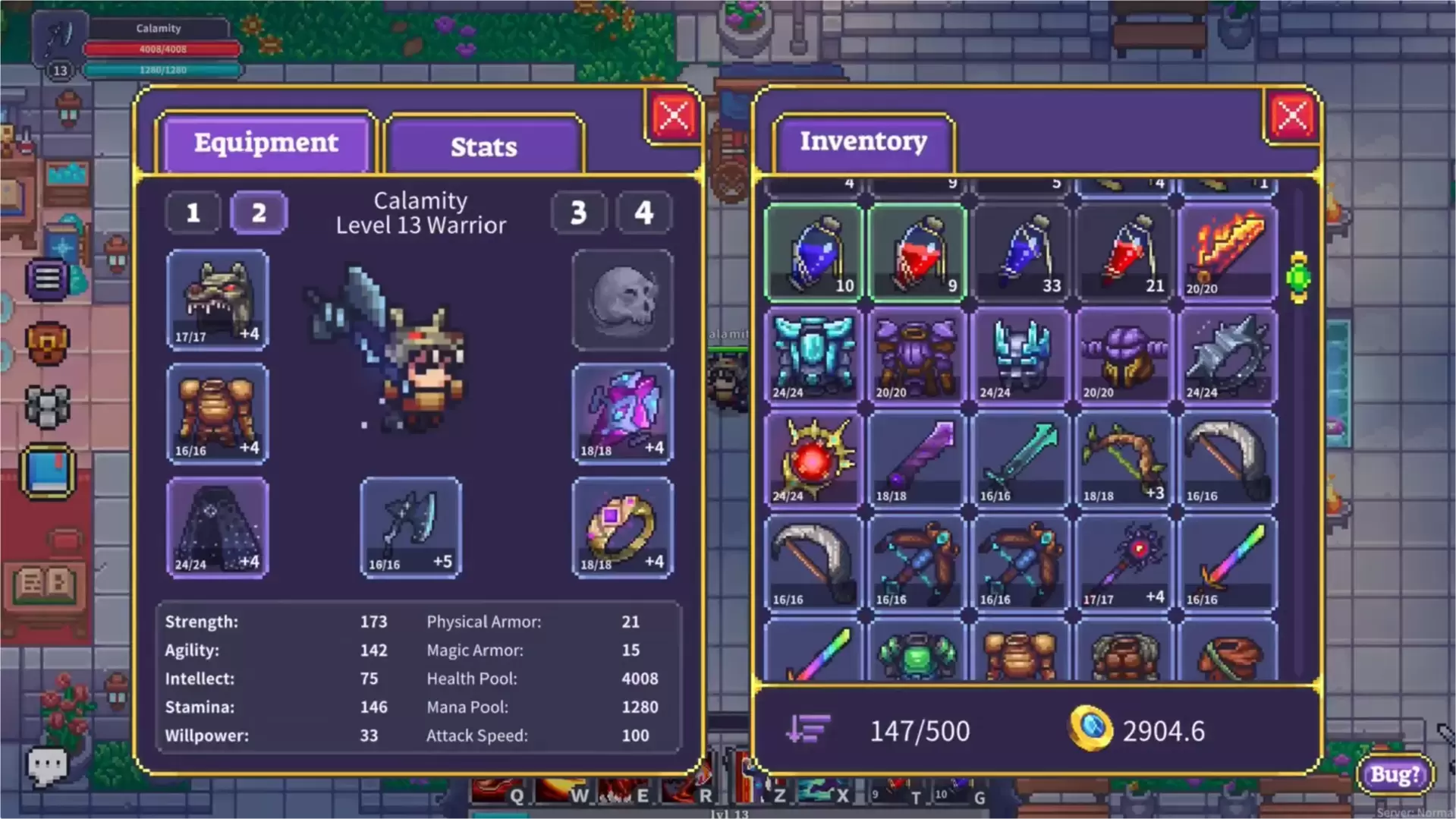This screenshot has width=1456, height=819.
Task: Select equipment loadout 3
Action: tap(578, 213)
